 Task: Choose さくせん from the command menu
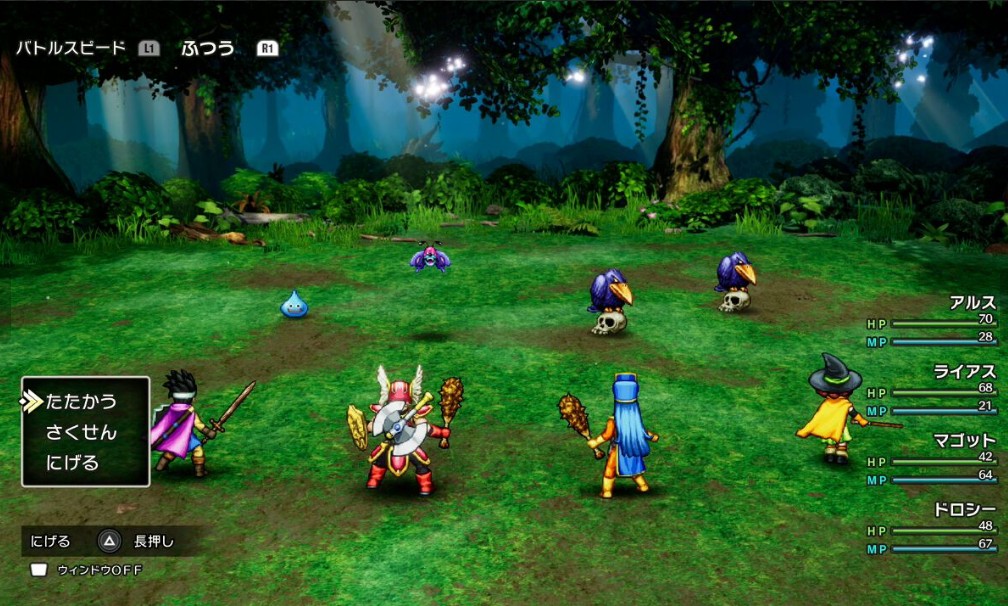pos(81,433)
